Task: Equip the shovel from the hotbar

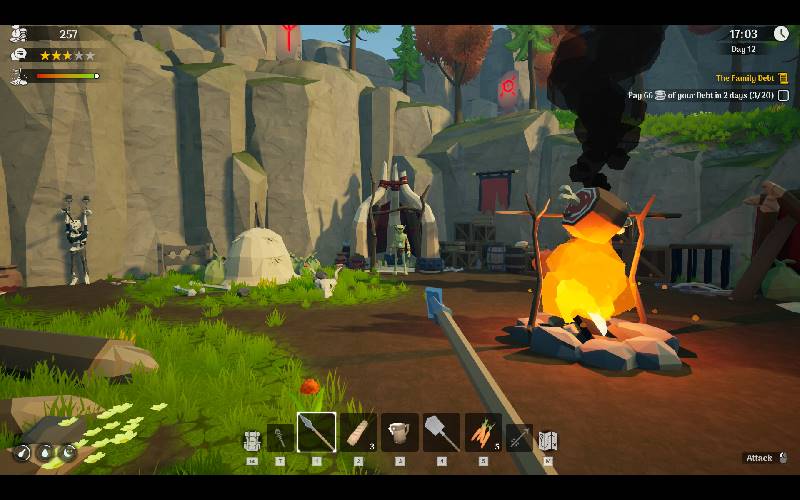Action: click(441, 433)
